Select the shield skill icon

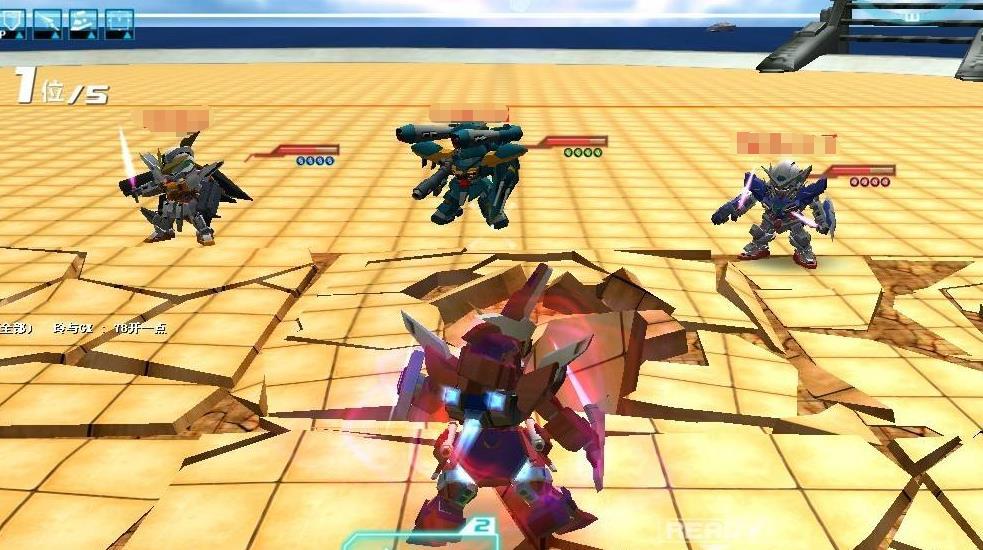14,23
